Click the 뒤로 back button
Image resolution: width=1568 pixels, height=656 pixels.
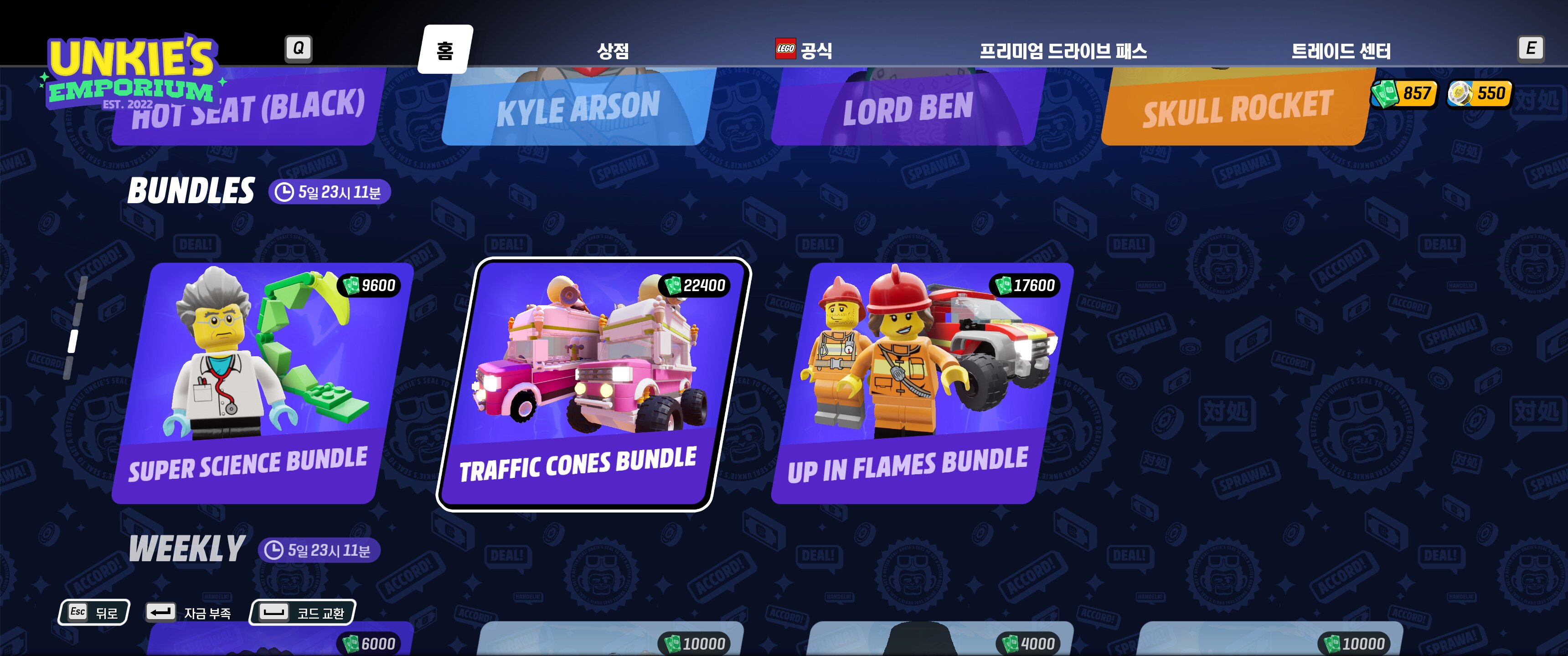(94, 612)
